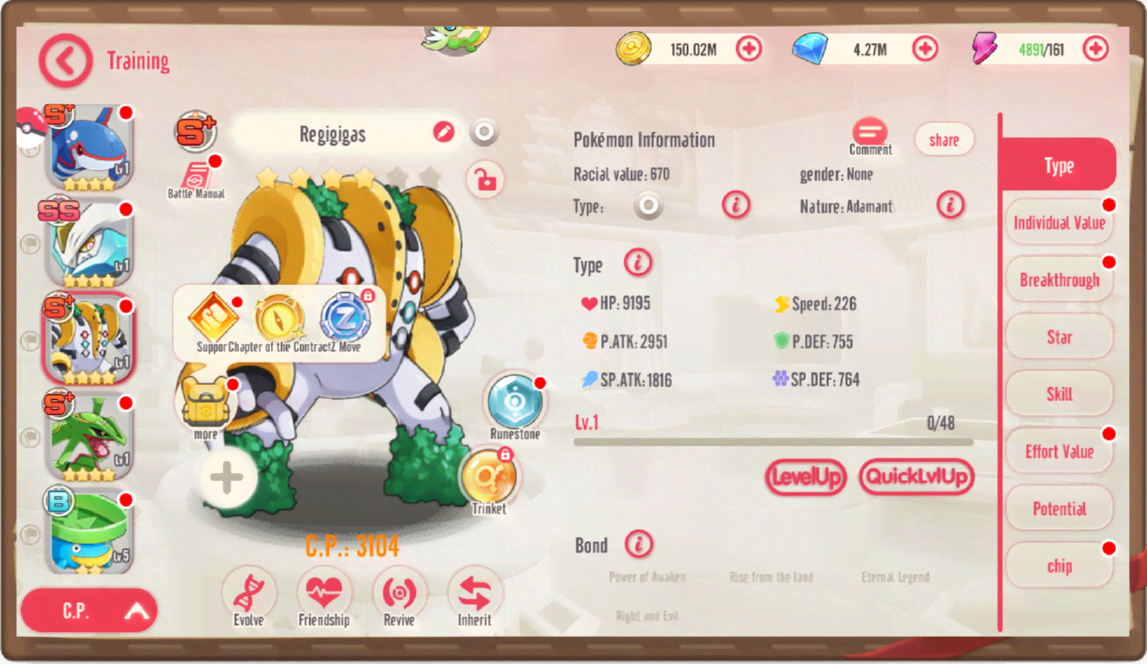1147x664 pixels.
Task: Use the QuickLvlUp button
Action: 915,477
